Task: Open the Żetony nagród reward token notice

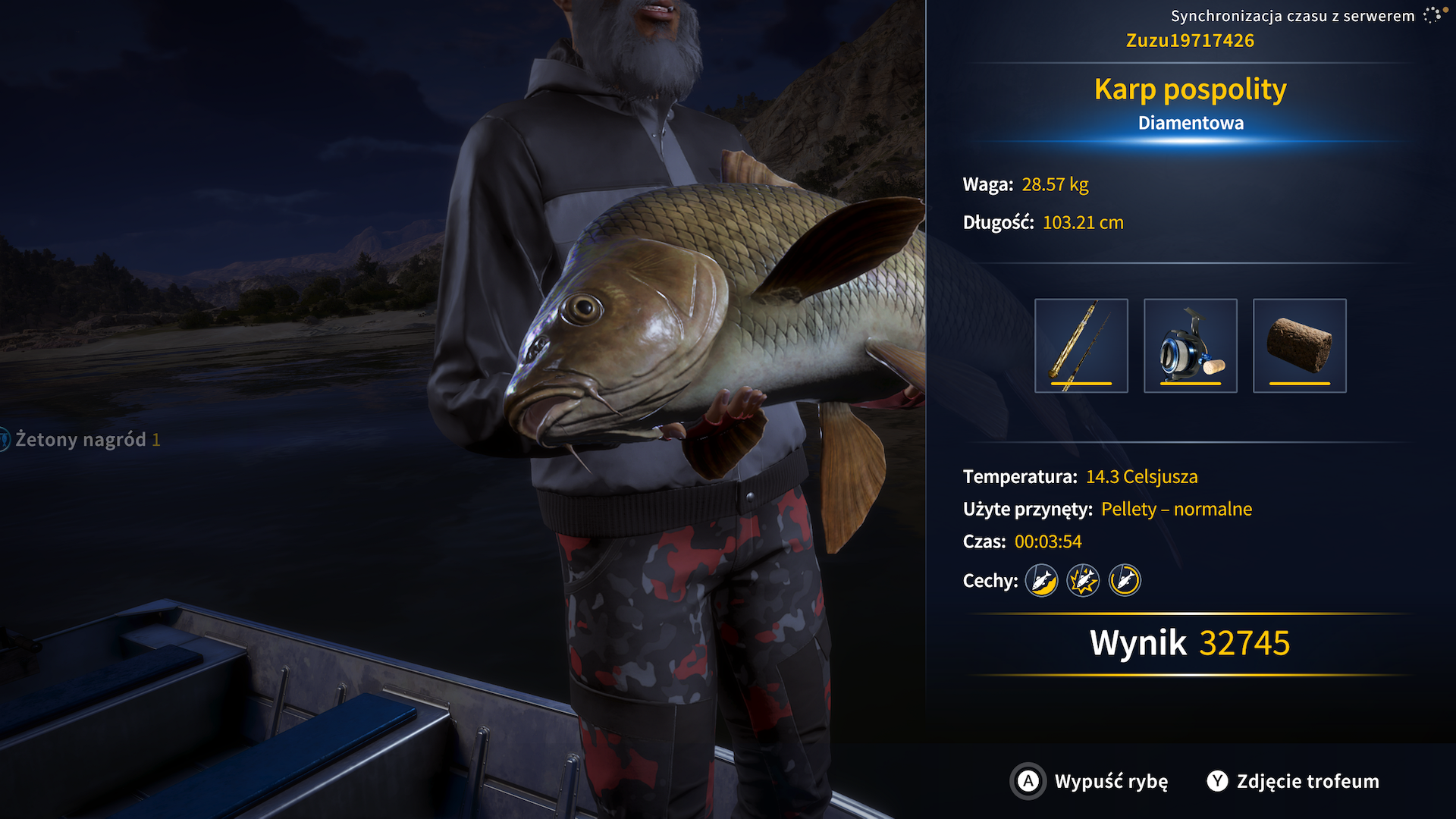Action: [80, 440]
